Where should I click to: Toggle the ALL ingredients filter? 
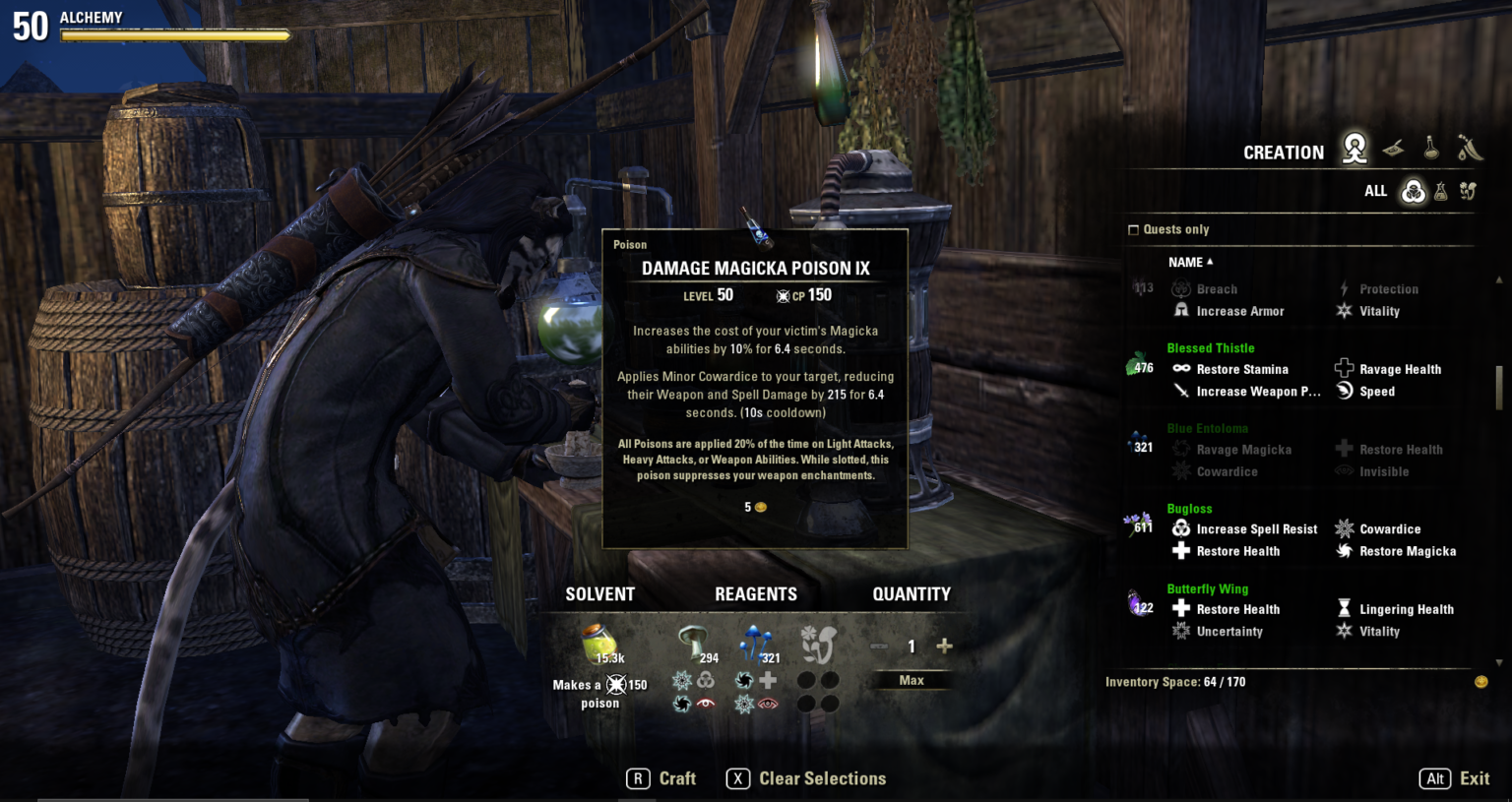pos(1375,191)
